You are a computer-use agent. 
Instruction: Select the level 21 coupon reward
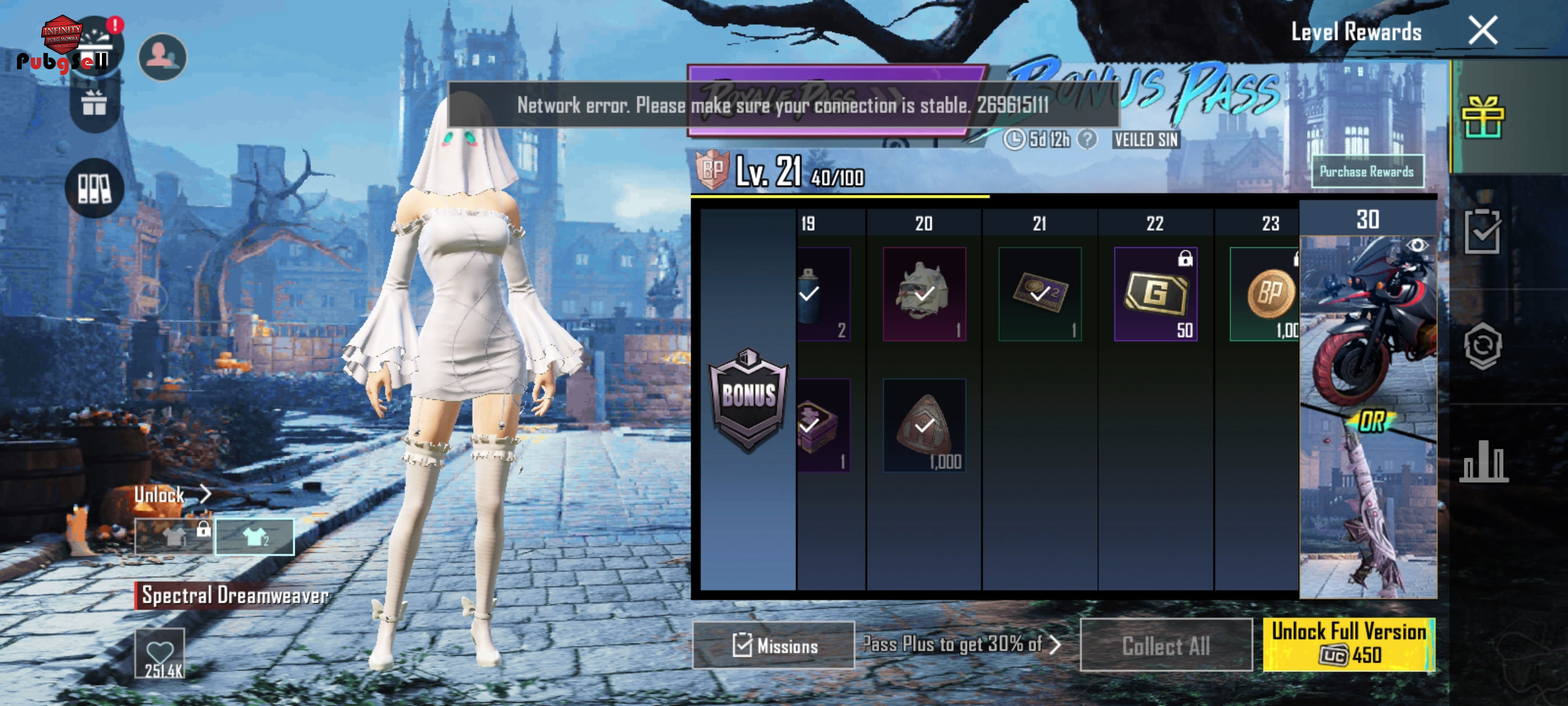click(x=1039, y=294)
